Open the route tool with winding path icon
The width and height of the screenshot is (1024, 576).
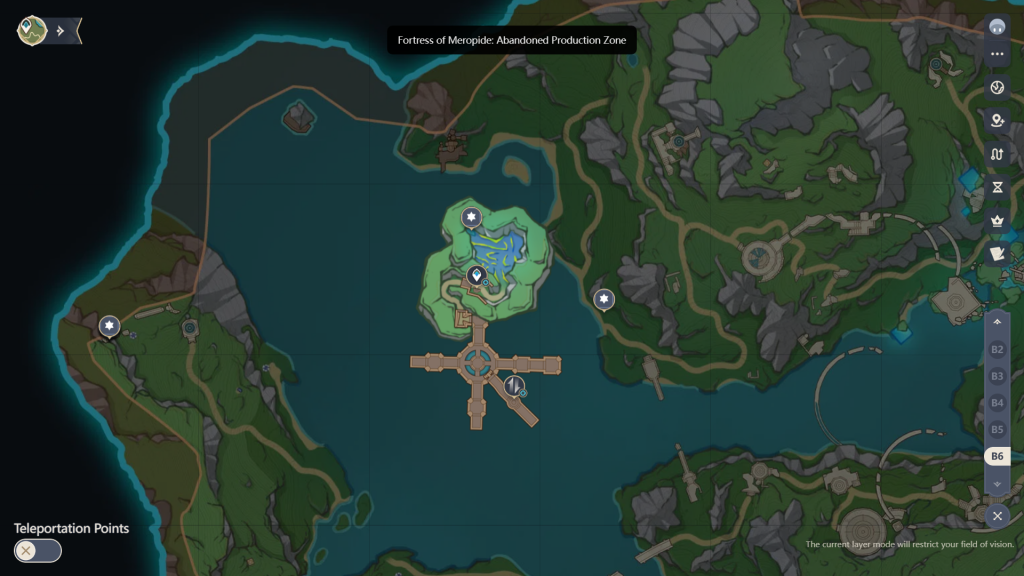coord(997,154)
